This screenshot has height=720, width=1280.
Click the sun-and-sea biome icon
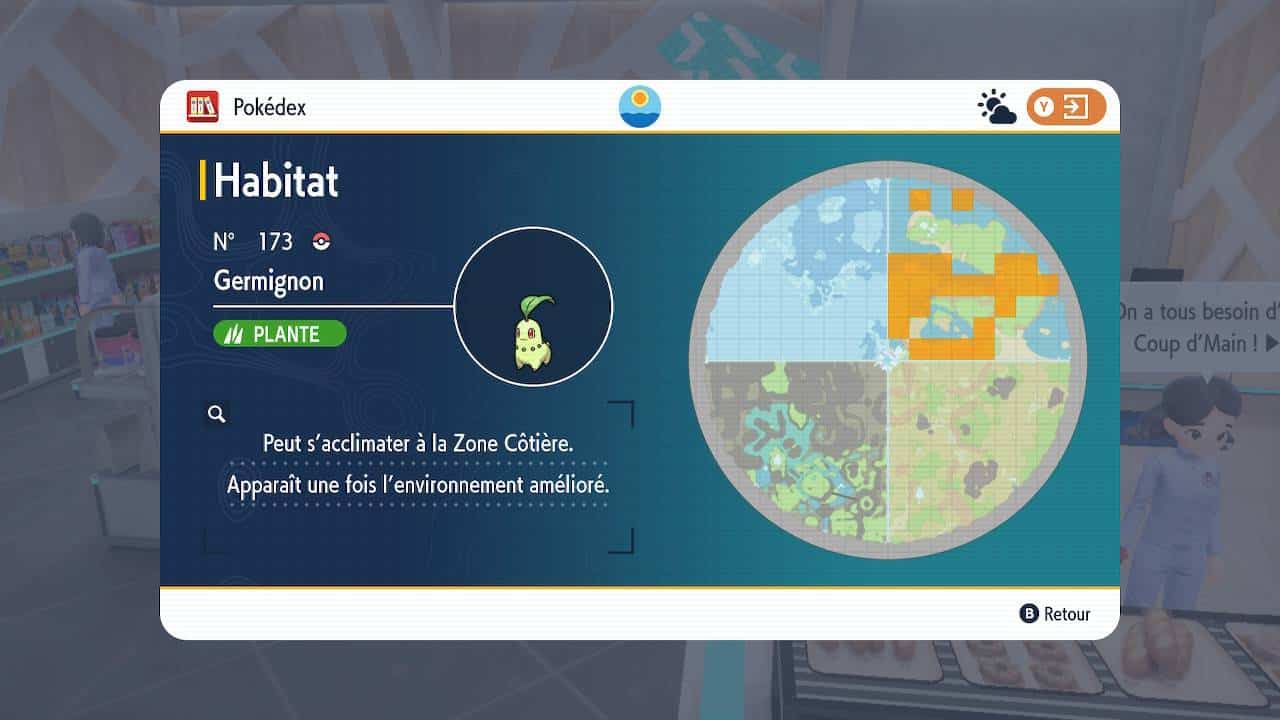tap(640, 107)
